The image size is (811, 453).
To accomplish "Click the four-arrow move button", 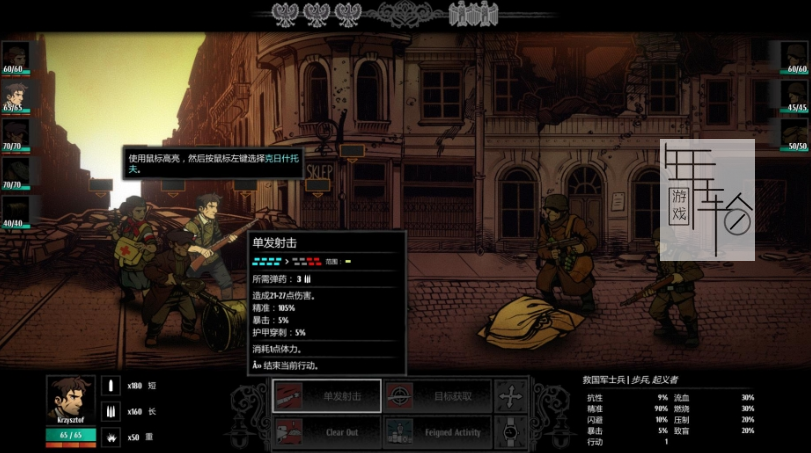I will (x=512, y=395).
